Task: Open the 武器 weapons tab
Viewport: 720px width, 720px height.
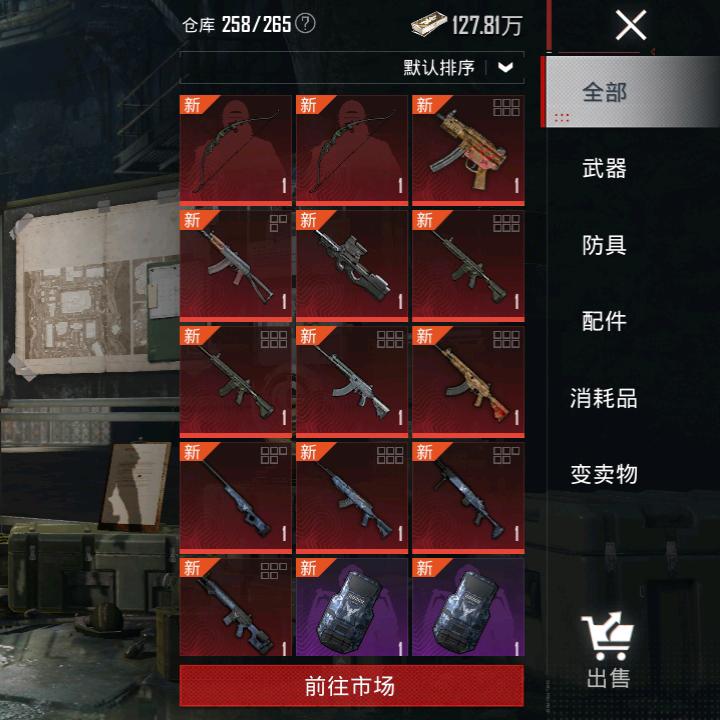Action: click(x=604, y=168)
